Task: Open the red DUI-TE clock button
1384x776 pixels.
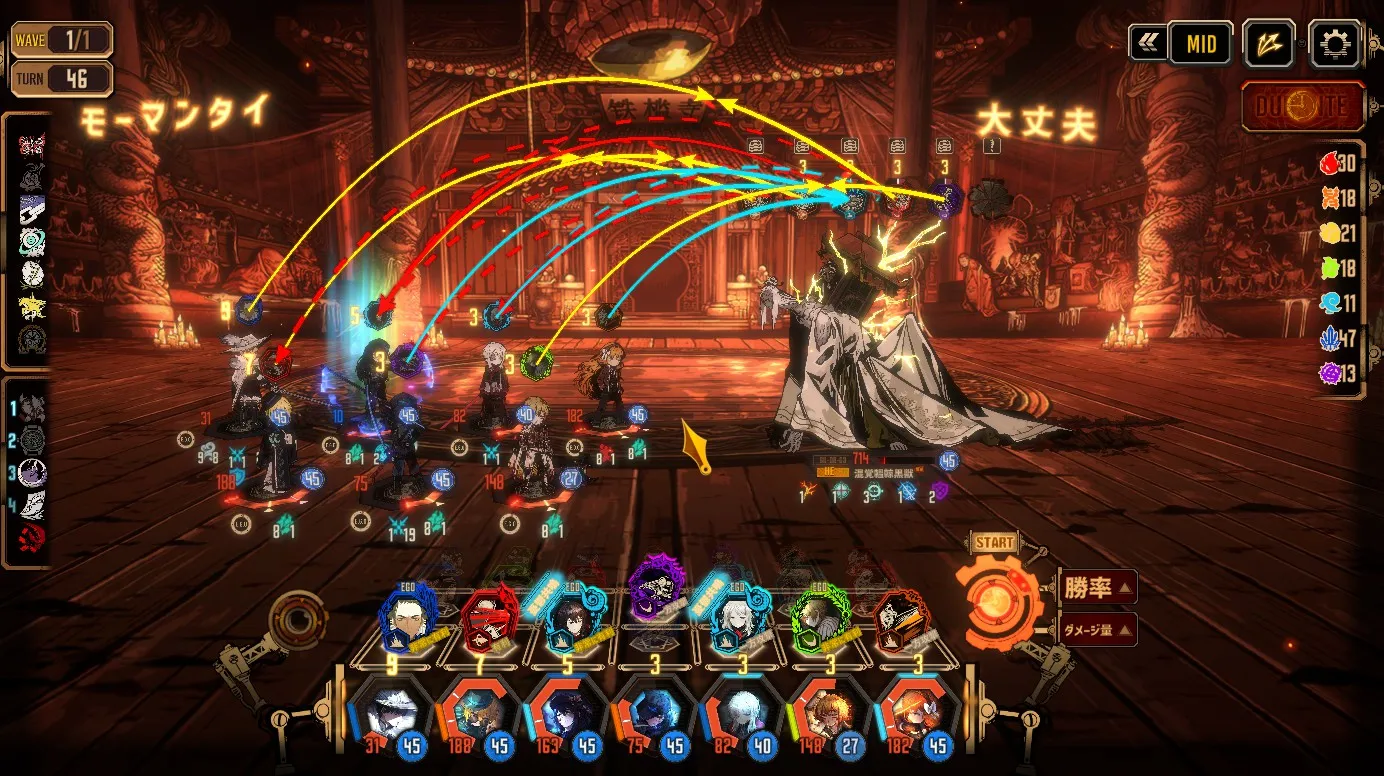Action: pyautogui.click(x=1303, y=106)
